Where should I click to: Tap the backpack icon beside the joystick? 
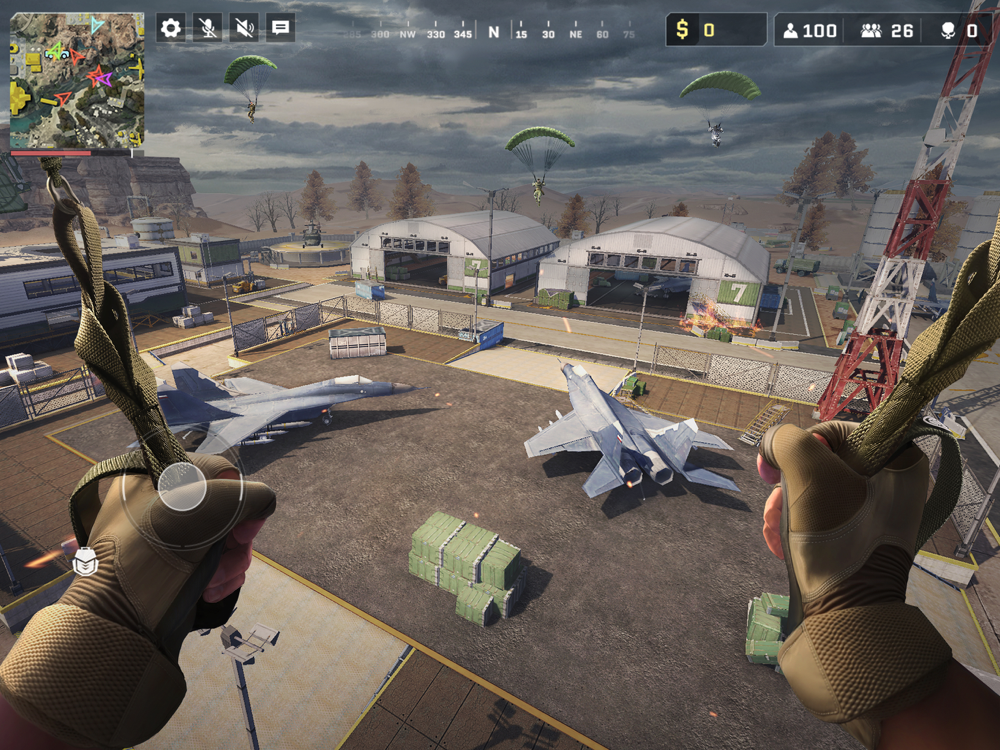click(86, 563)
